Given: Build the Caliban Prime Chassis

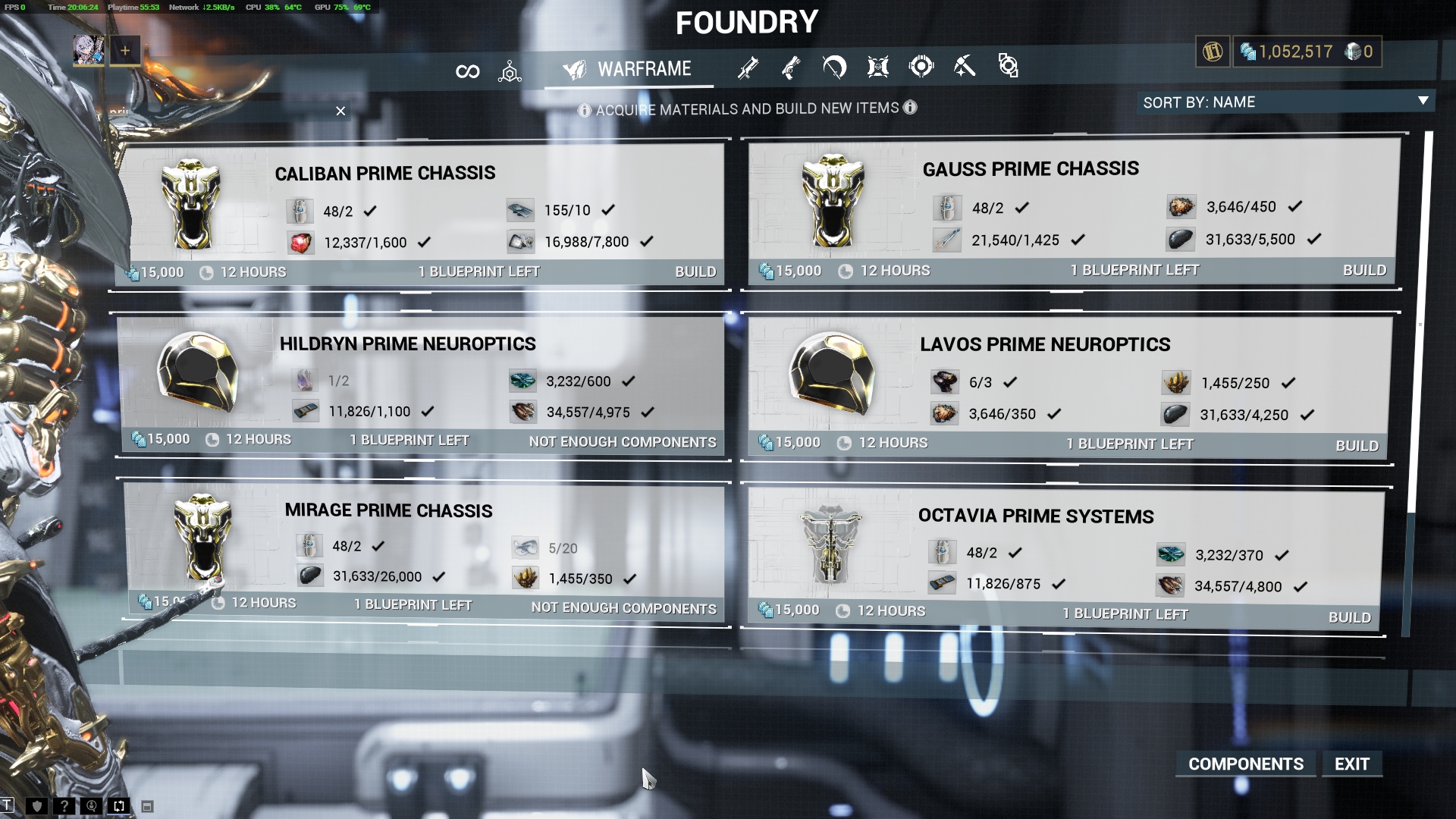Looking at the screenshot, I should [x=695, y=271].
